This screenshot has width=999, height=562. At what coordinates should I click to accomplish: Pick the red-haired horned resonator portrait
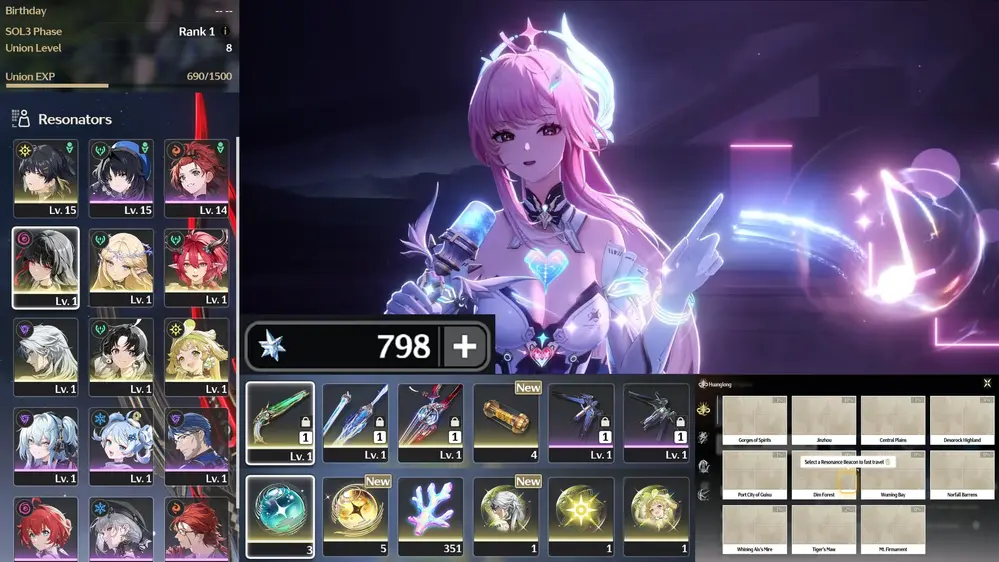pyautogui.click(x=196, y=268)
